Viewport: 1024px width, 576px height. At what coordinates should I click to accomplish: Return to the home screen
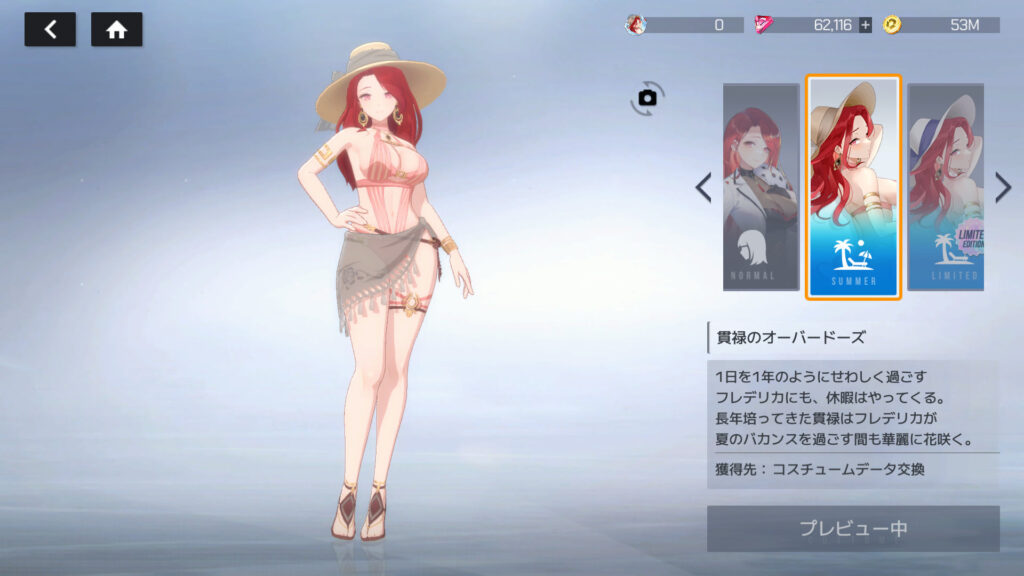pos(117,30)
